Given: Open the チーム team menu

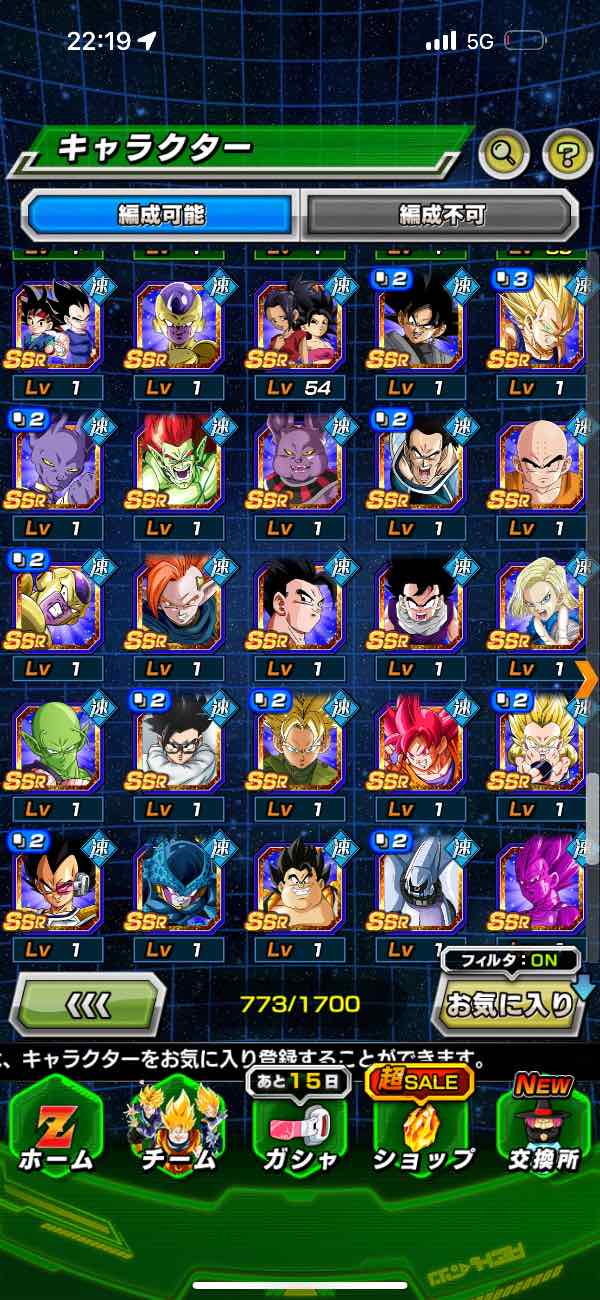Looking at the screenshot, I should (x=177, y=1130).
